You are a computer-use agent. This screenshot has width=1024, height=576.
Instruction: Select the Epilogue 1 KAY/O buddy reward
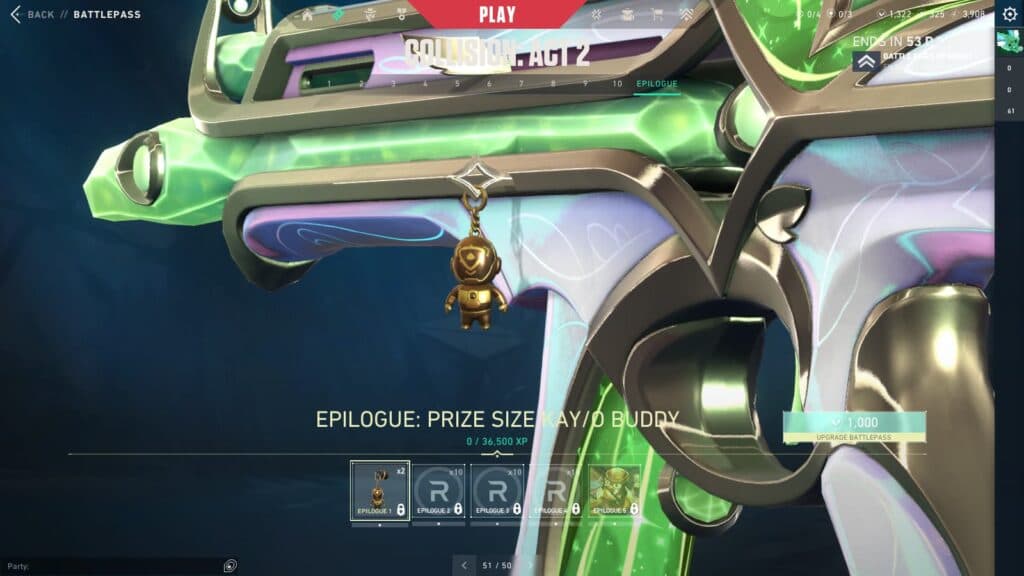click(380, 490)
